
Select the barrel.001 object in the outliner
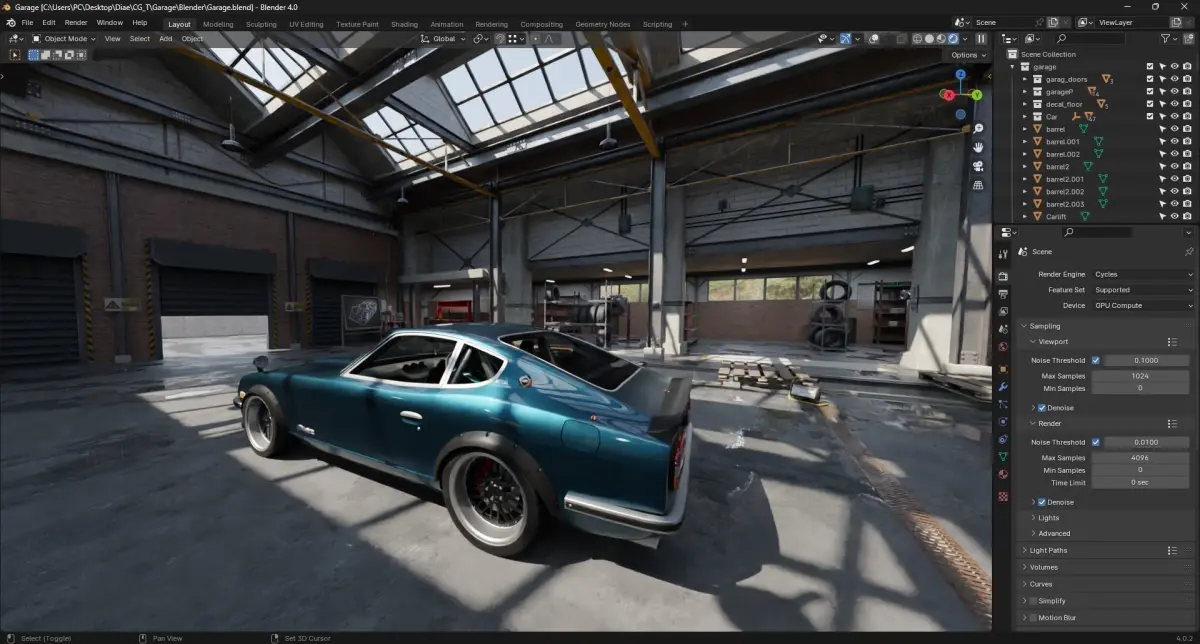pyautogui.click(x=1062, y=142)
